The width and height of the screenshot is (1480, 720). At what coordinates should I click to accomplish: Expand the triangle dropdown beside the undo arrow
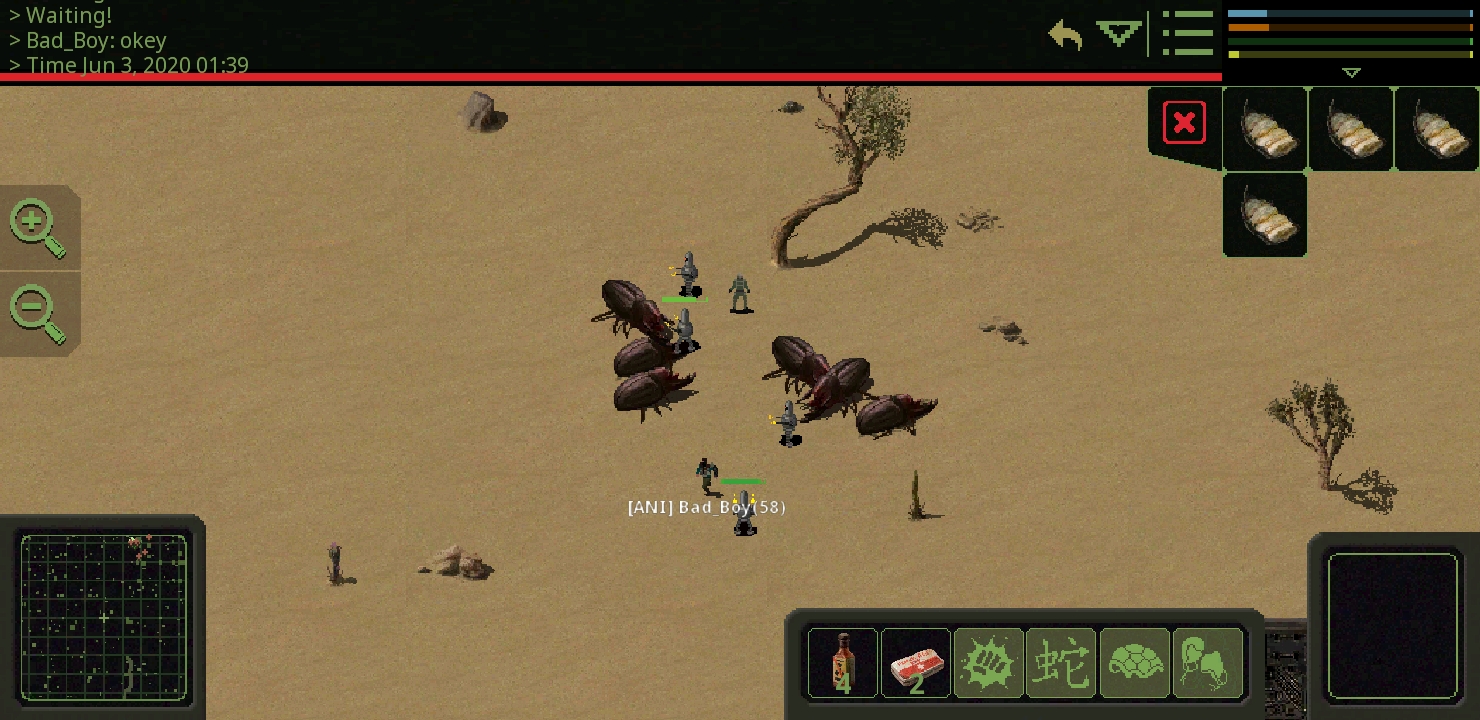coord(1118,33)
